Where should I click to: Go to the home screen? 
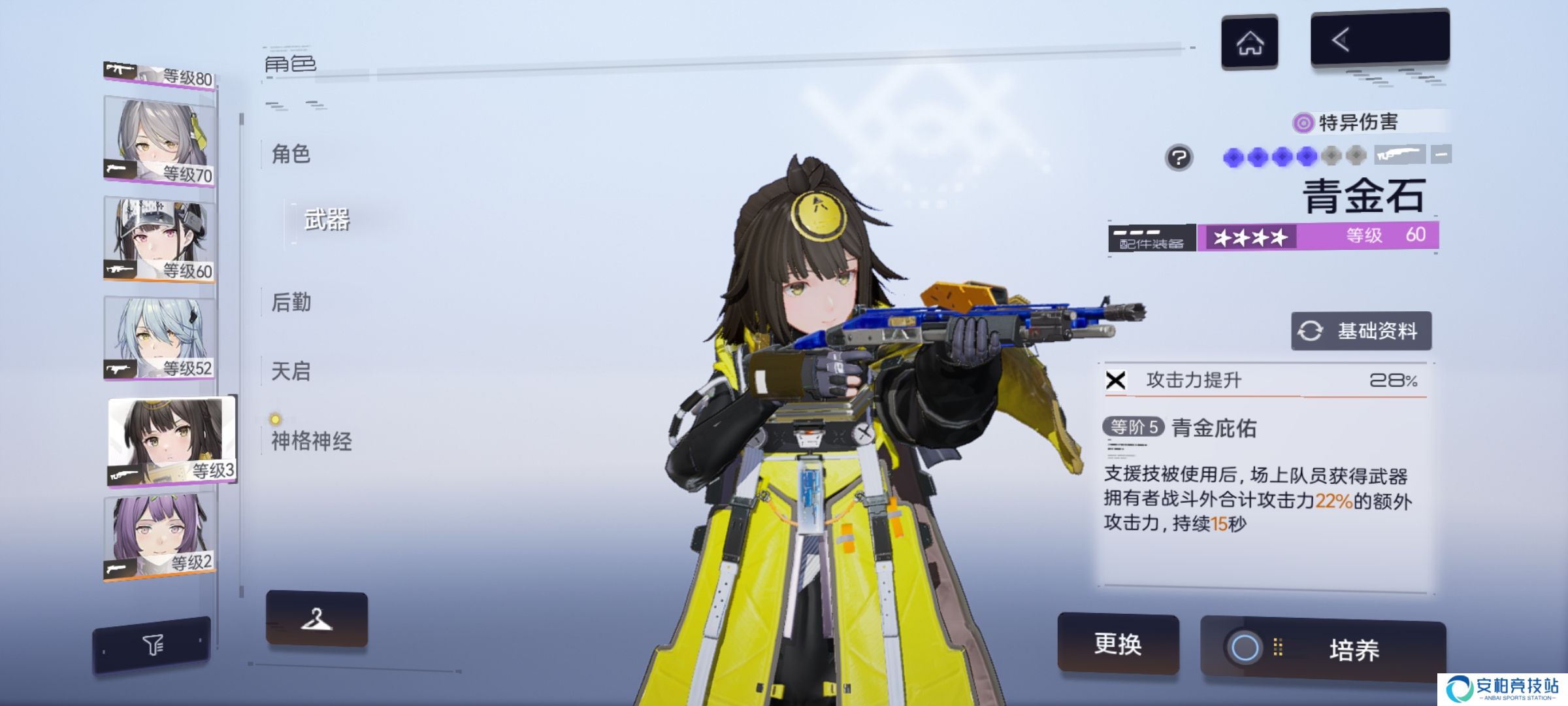click(1249, 42)
